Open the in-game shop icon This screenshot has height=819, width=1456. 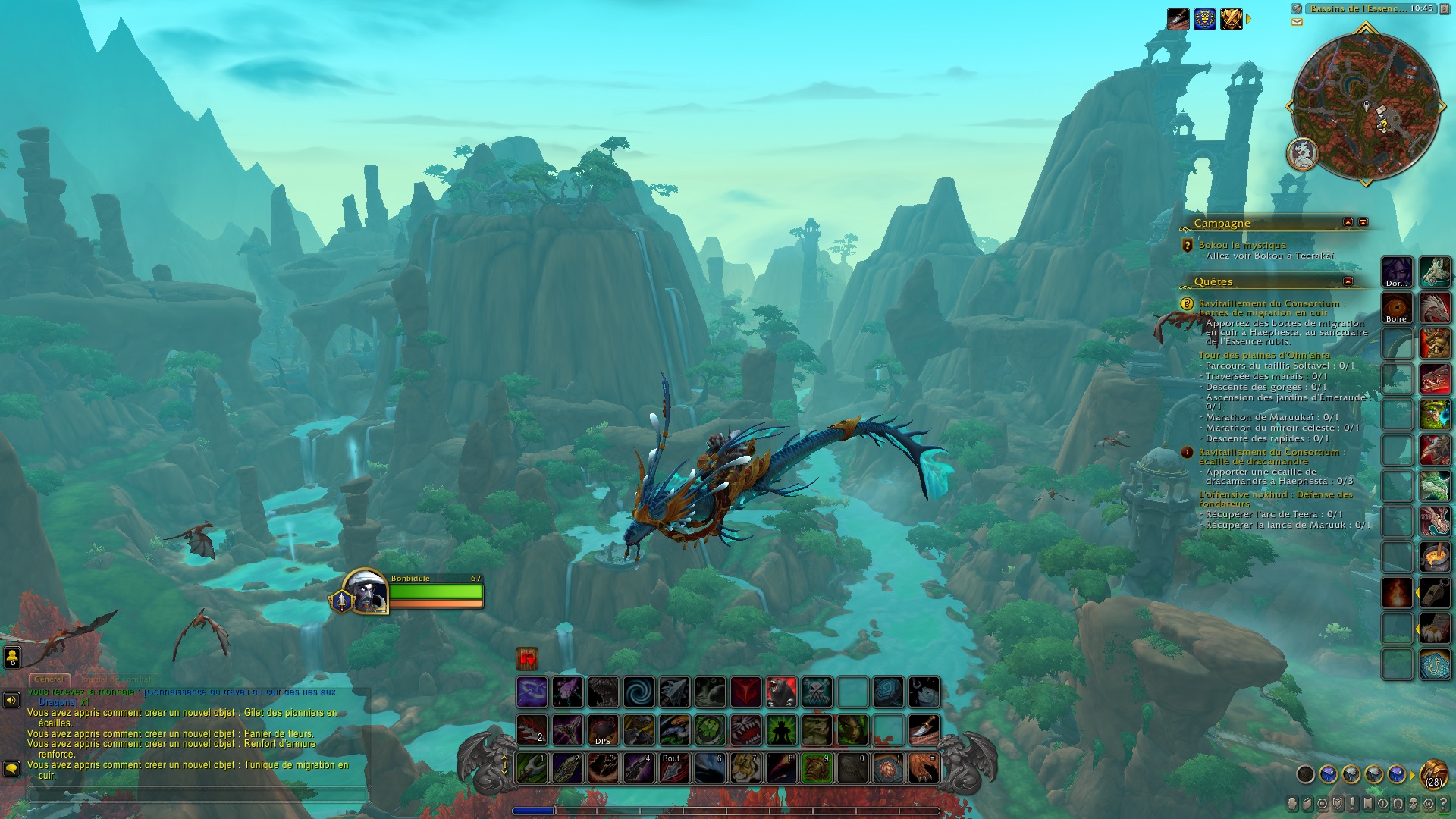(x=1429, y=805)
